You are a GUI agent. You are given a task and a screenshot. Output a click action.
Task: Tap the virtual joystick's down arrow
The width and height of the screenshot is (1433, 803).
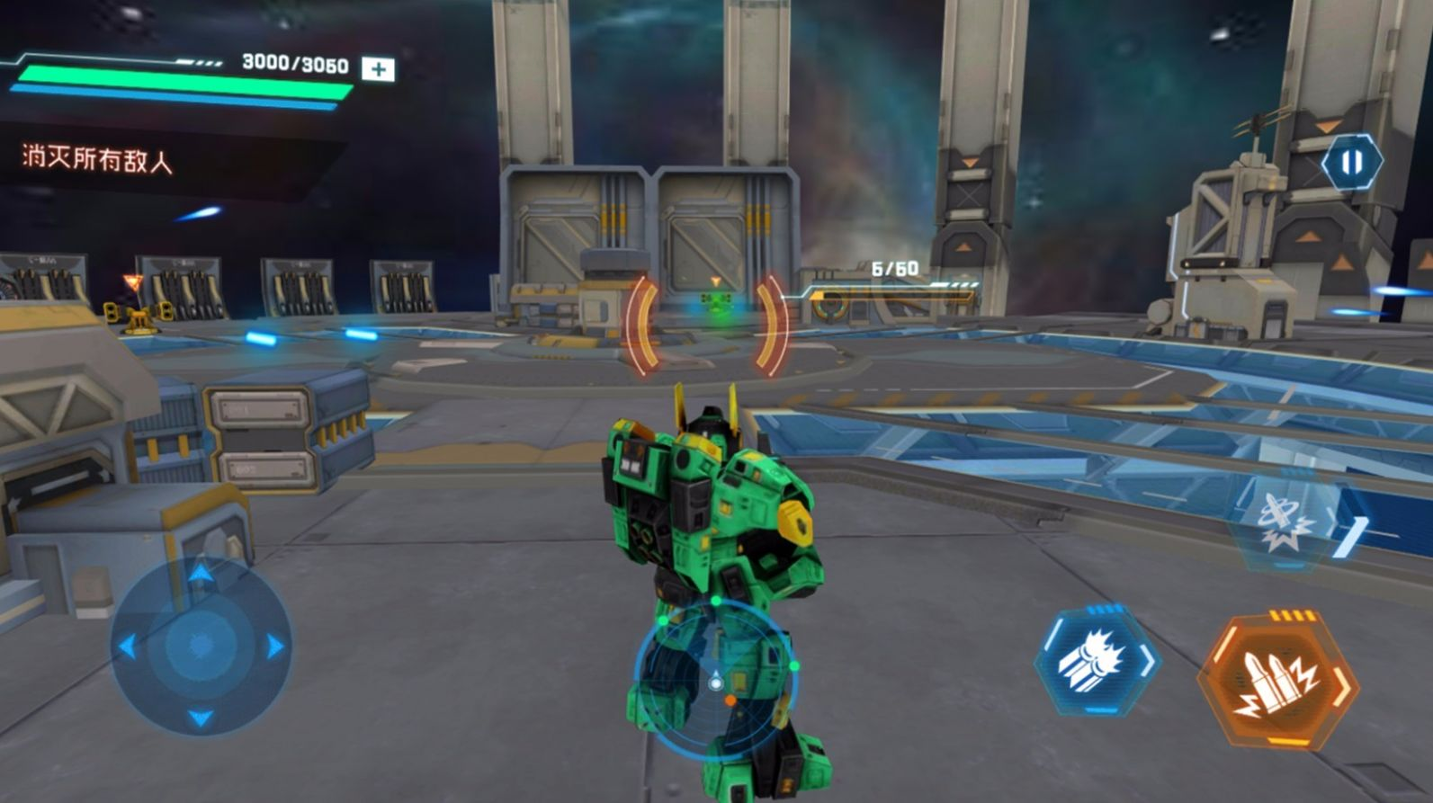pyautogui.click(x=201, y=718)
